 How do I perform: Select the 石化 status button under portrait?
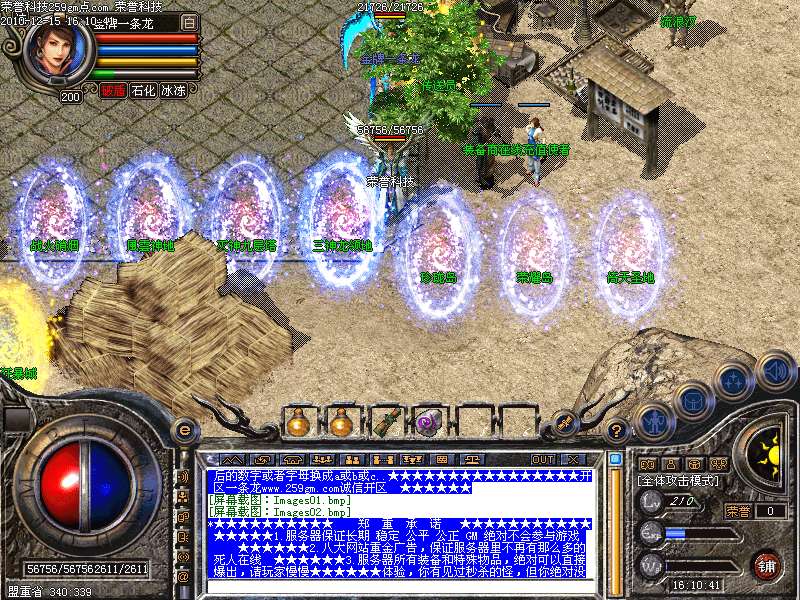pyautogui.click(x=143, y=90)
